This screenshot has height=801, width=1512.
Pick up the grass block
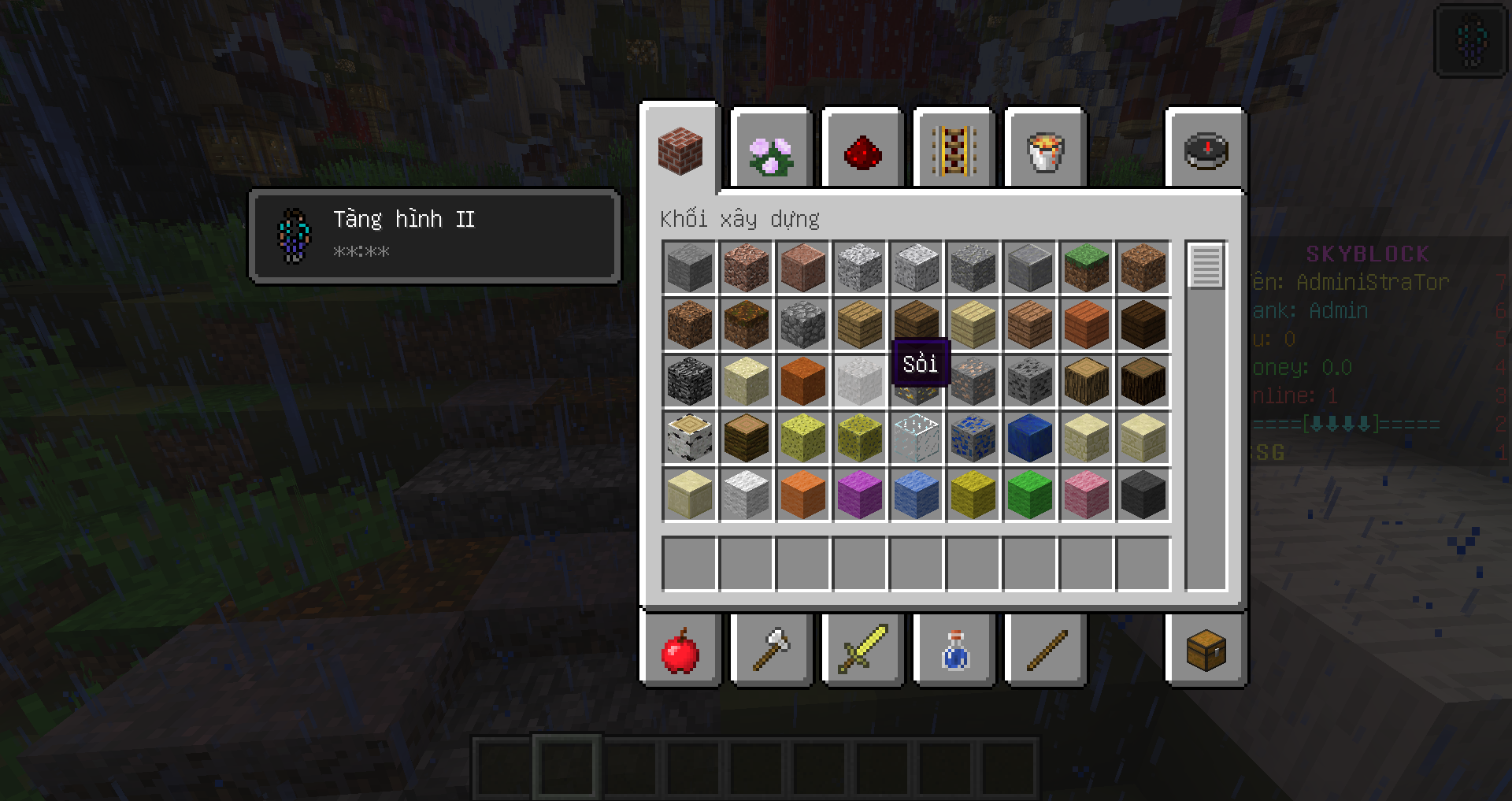[x=1086, y=268]
